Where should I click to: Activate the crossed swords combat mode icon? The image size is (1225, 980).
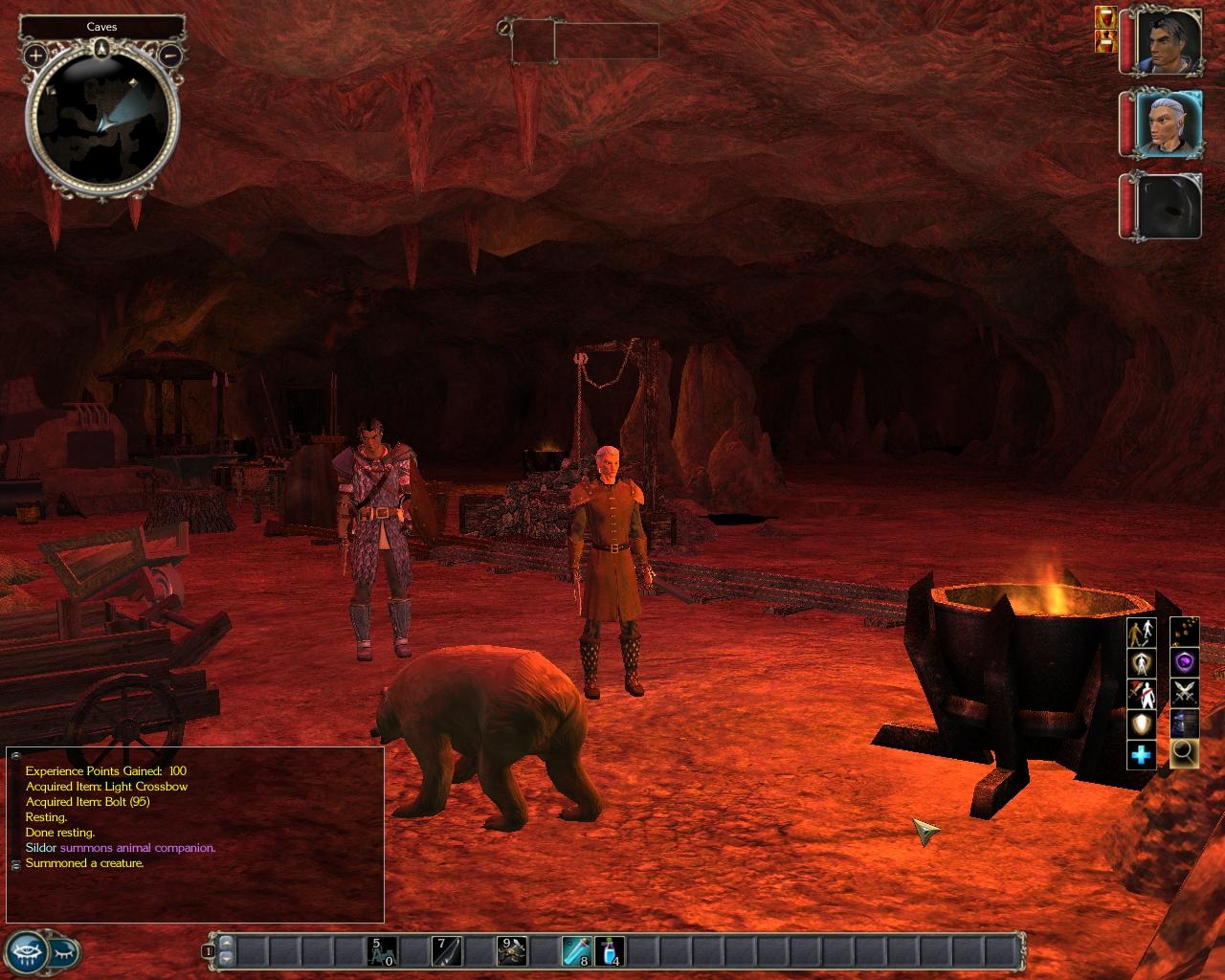pyautogui.click(x=1184, y=692)
